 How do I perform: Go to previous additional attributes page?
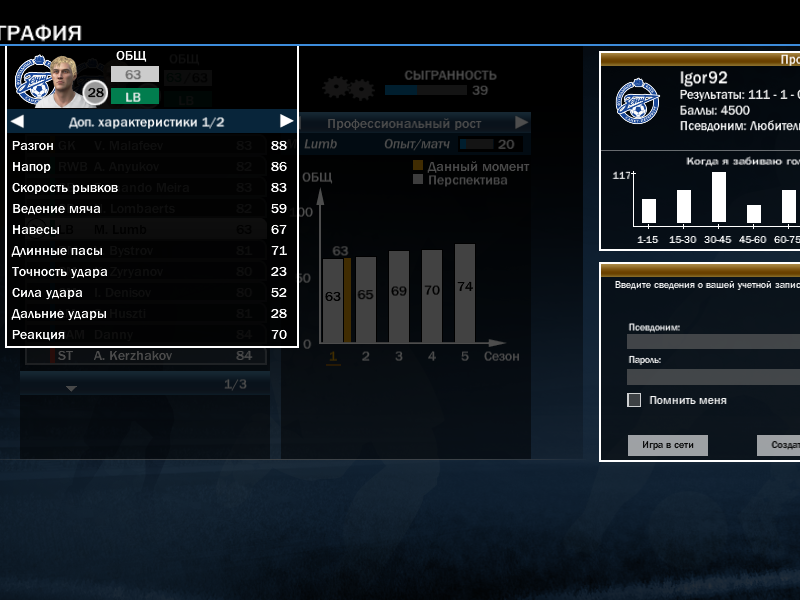(x=17, y=122)
